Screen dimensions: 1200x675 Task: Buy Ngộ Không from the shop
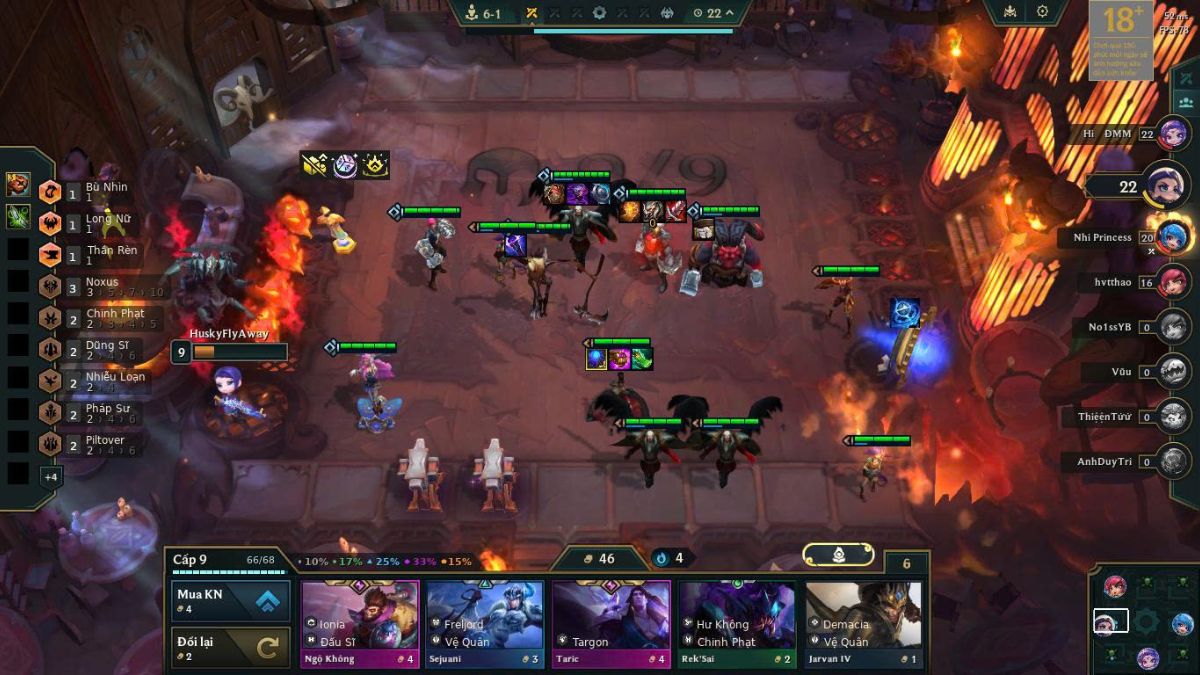tap(360, 624)
